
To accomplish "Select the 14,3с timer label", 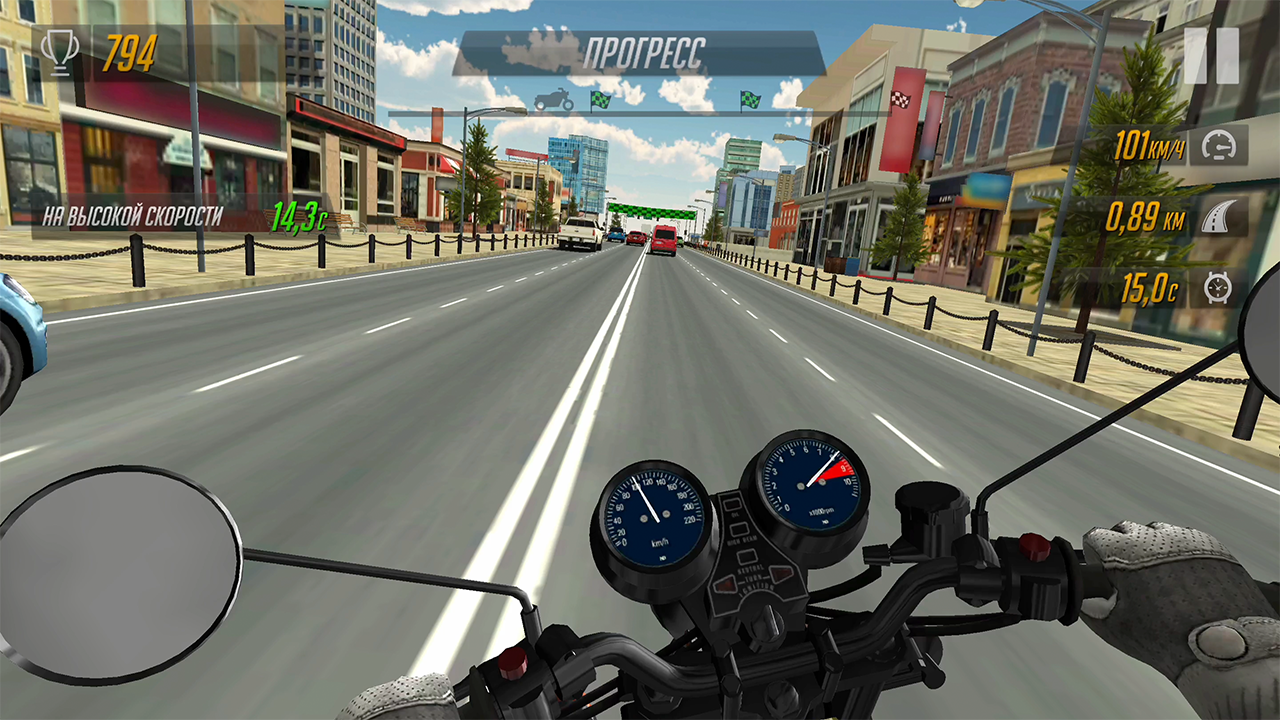I will (x=297, y=213).
